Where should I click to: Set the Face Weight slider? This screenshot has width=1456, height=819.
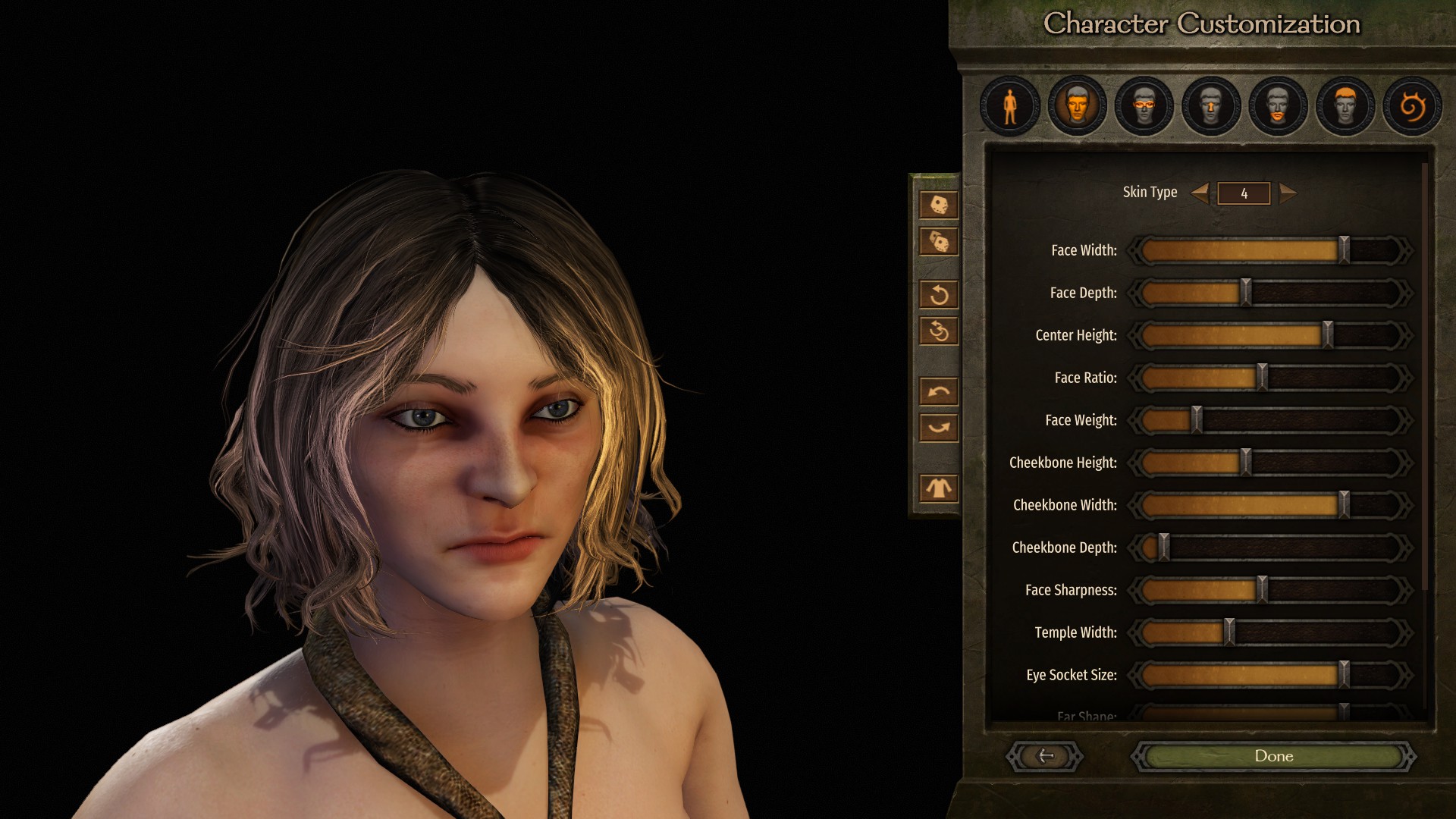coord(1196,420)
